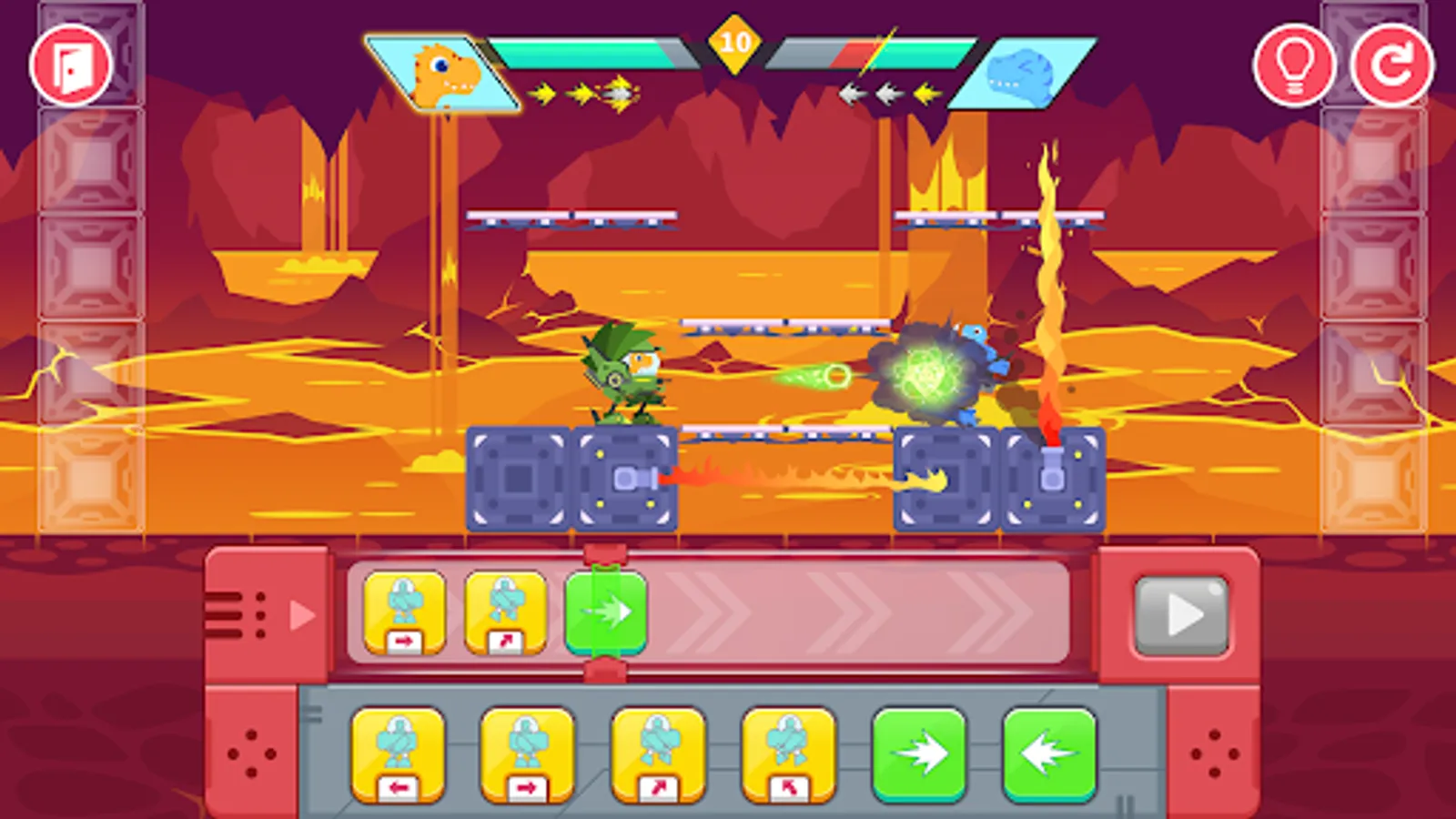This screenshot has width=1456, height=819.
Task: Select first yellow block in the sequence
Action: click(404, 612)
